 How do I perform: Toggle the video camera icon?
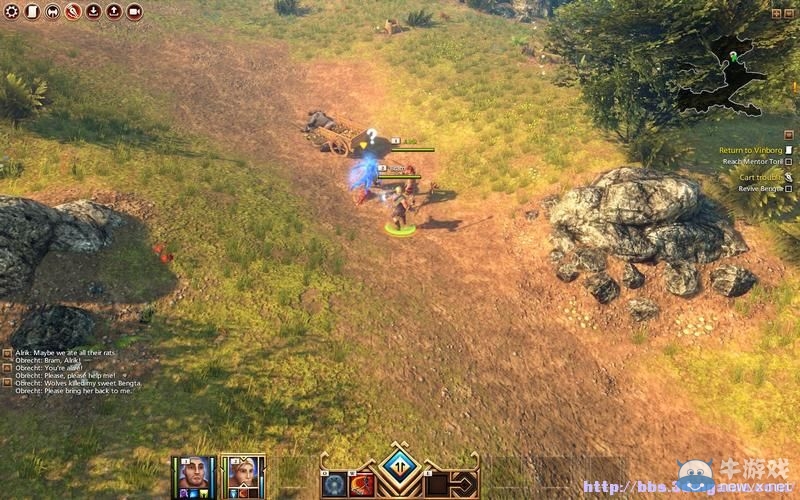coord(134,12)
